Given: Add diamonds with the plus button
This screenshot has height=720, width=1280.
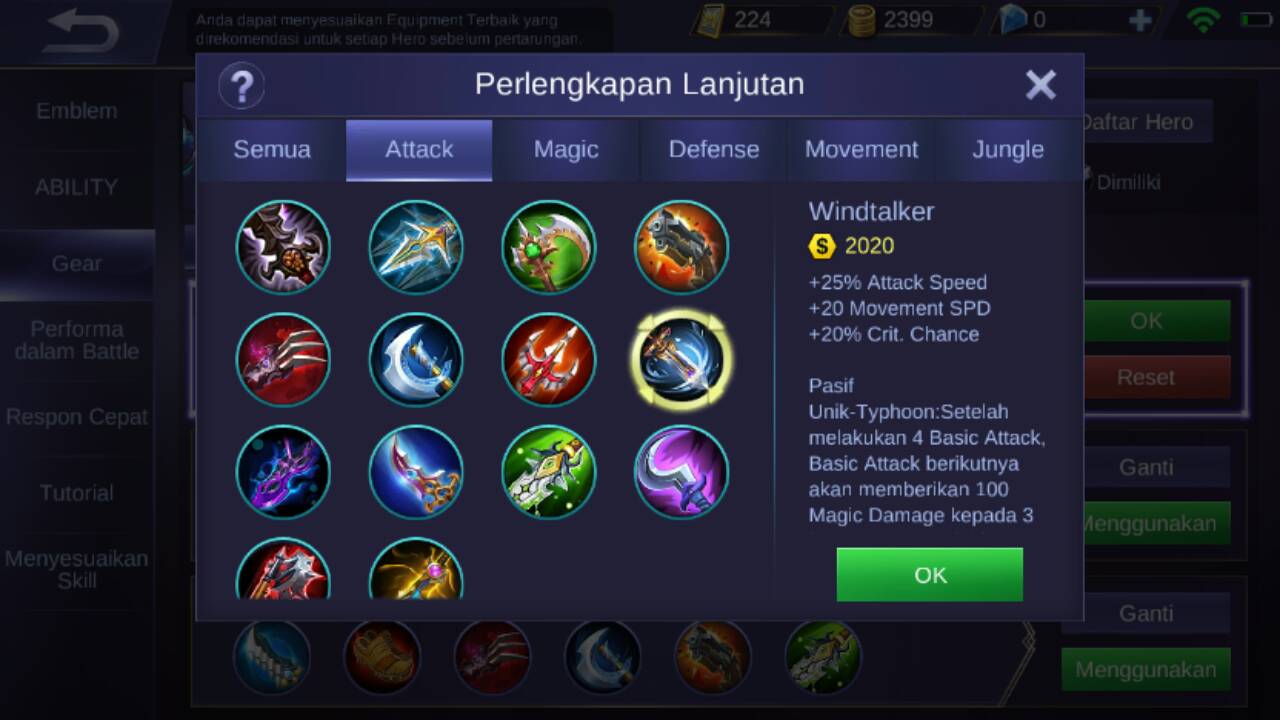Looking at the screenshot, I should point(1139,21).
